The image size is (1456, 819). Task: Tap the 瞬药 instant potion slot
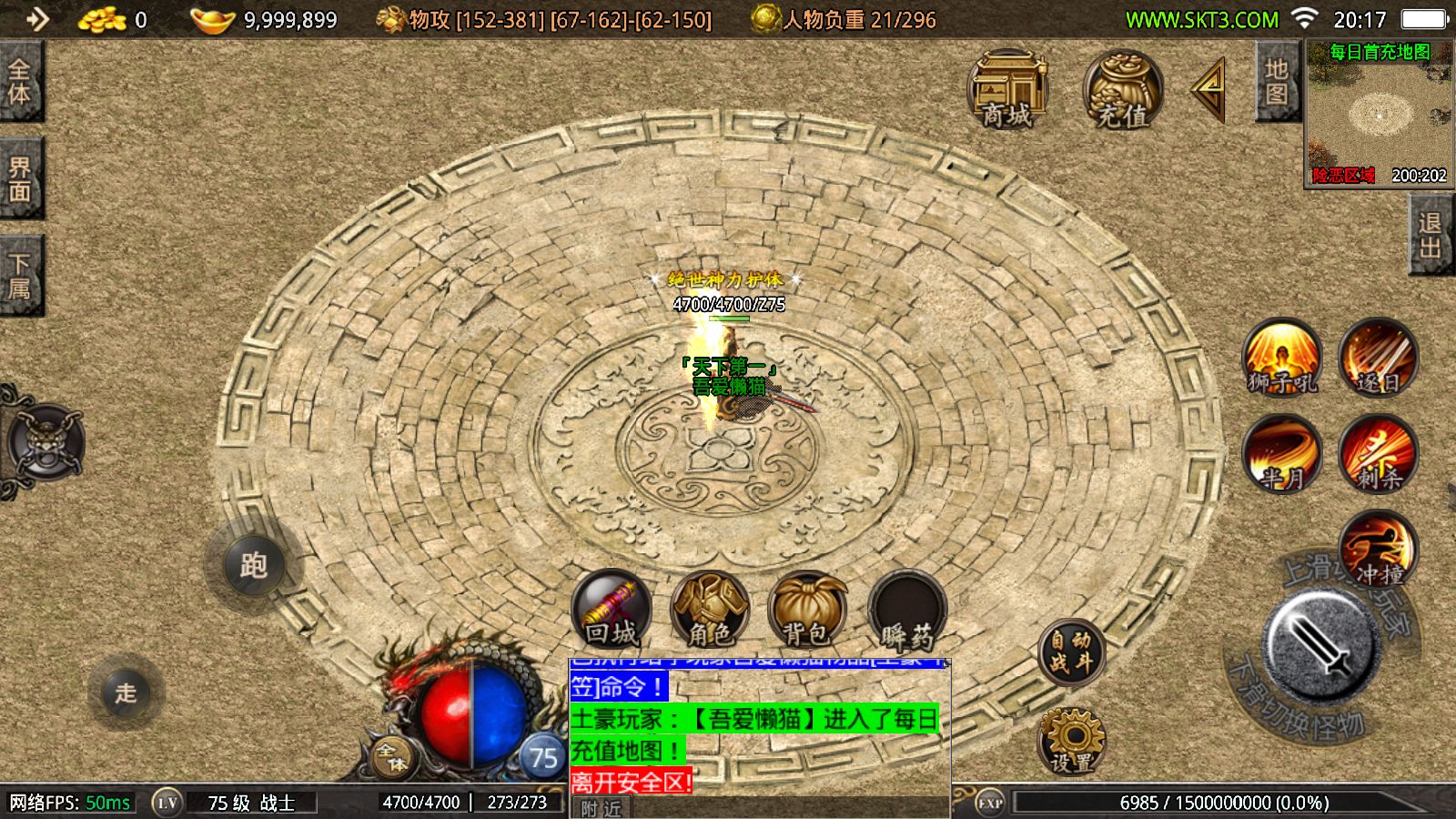pos(906,609)
